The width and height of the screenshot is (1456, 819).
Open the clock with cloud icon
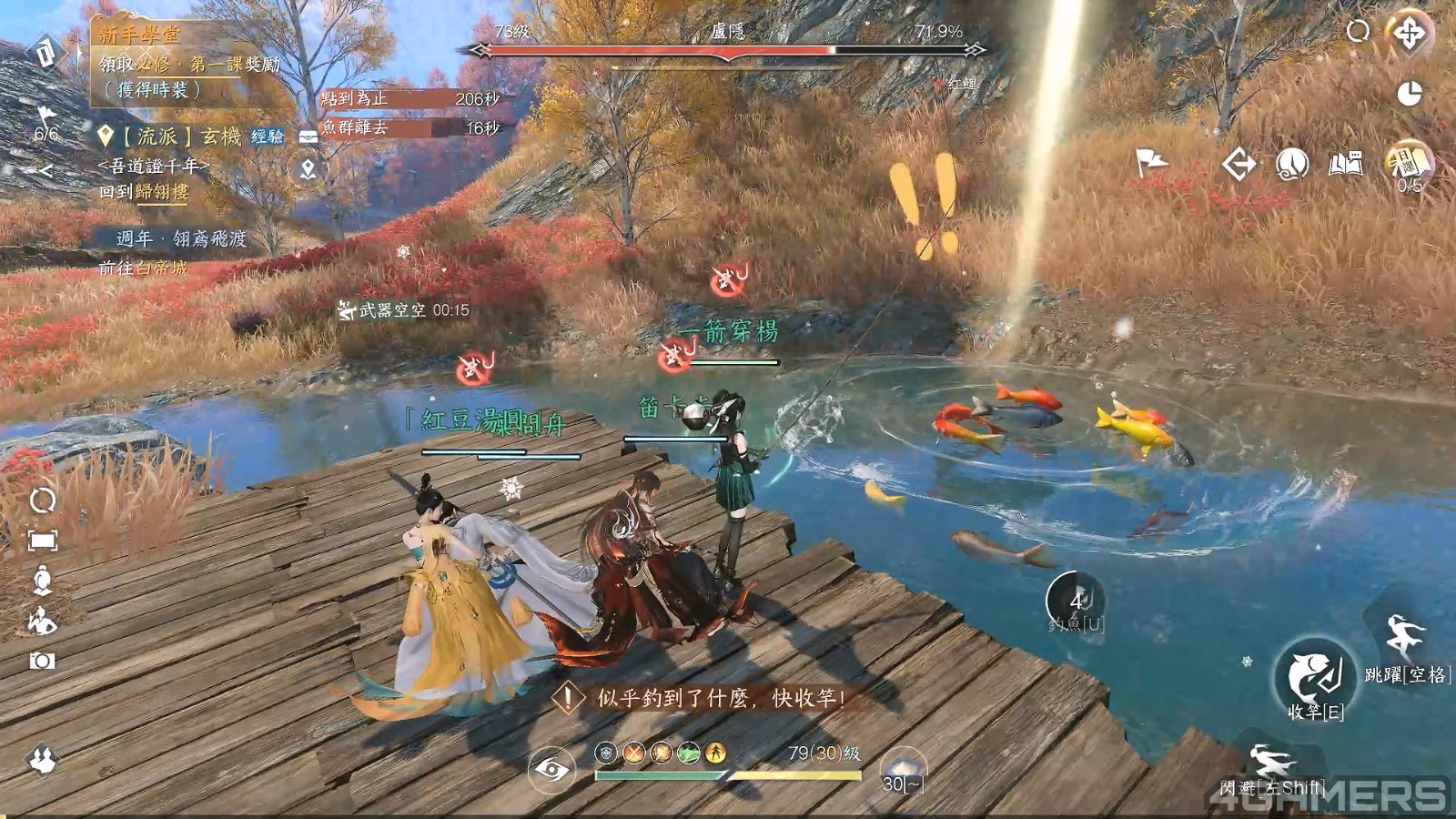(x=1292, y=164)
